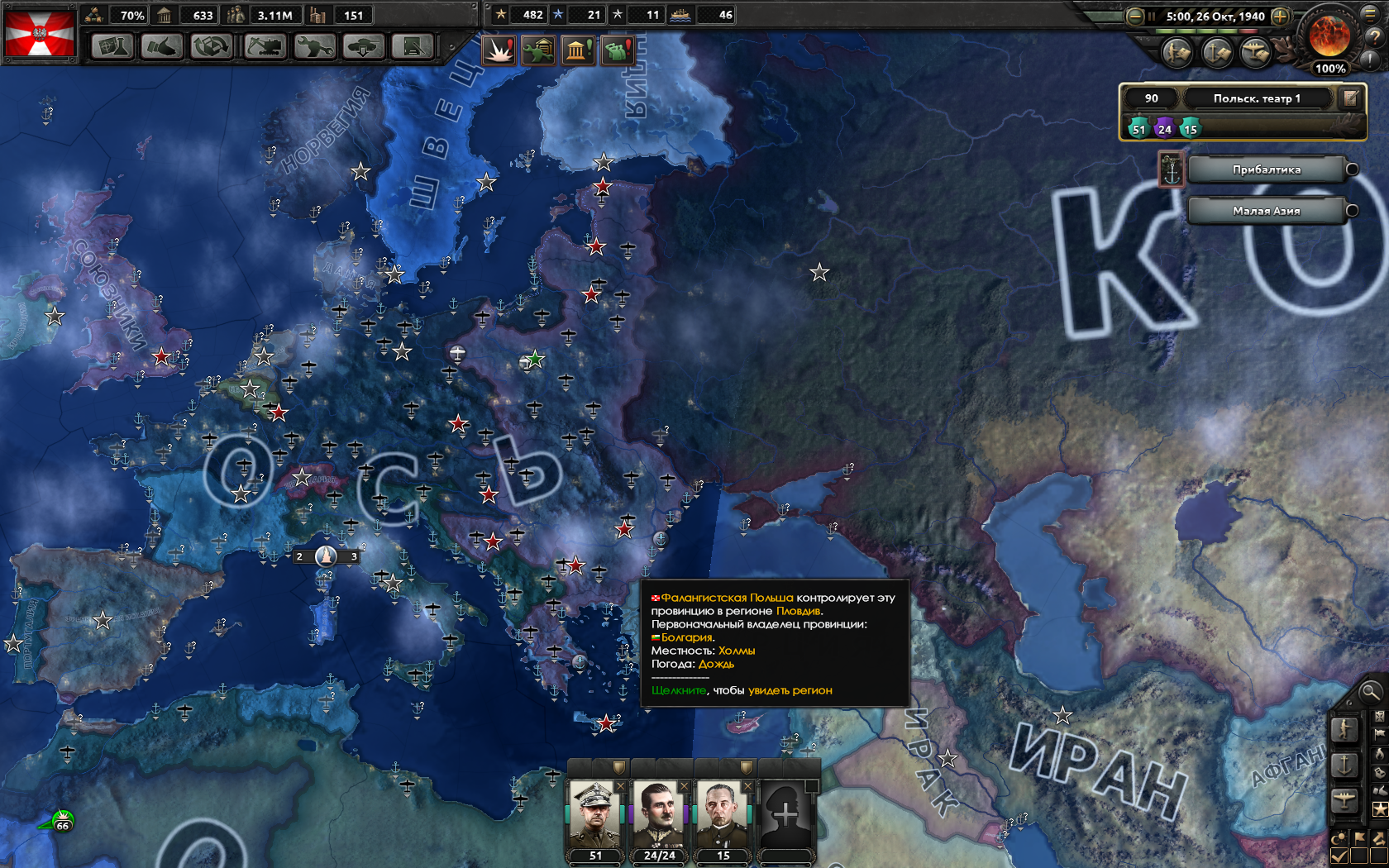1389x868 pixels.
Task: Decrease game speed with minus button
Action: (1135, 17)
